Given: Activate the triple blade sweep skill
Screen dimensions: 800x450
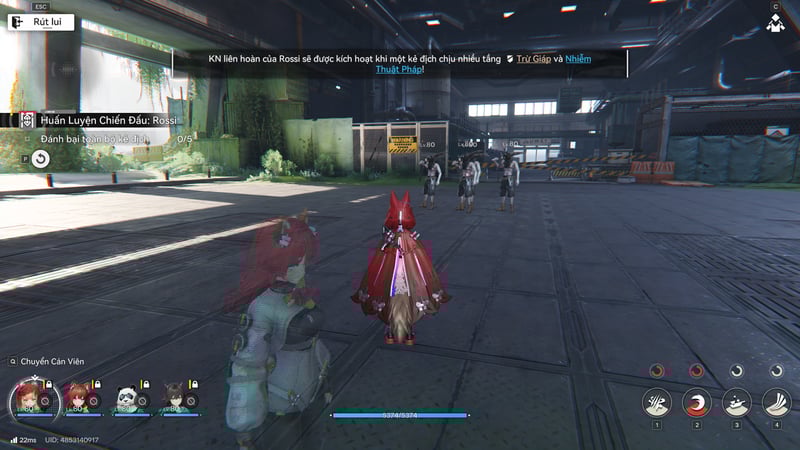Looking at the screenshot, I should click(x=777, y=402).
